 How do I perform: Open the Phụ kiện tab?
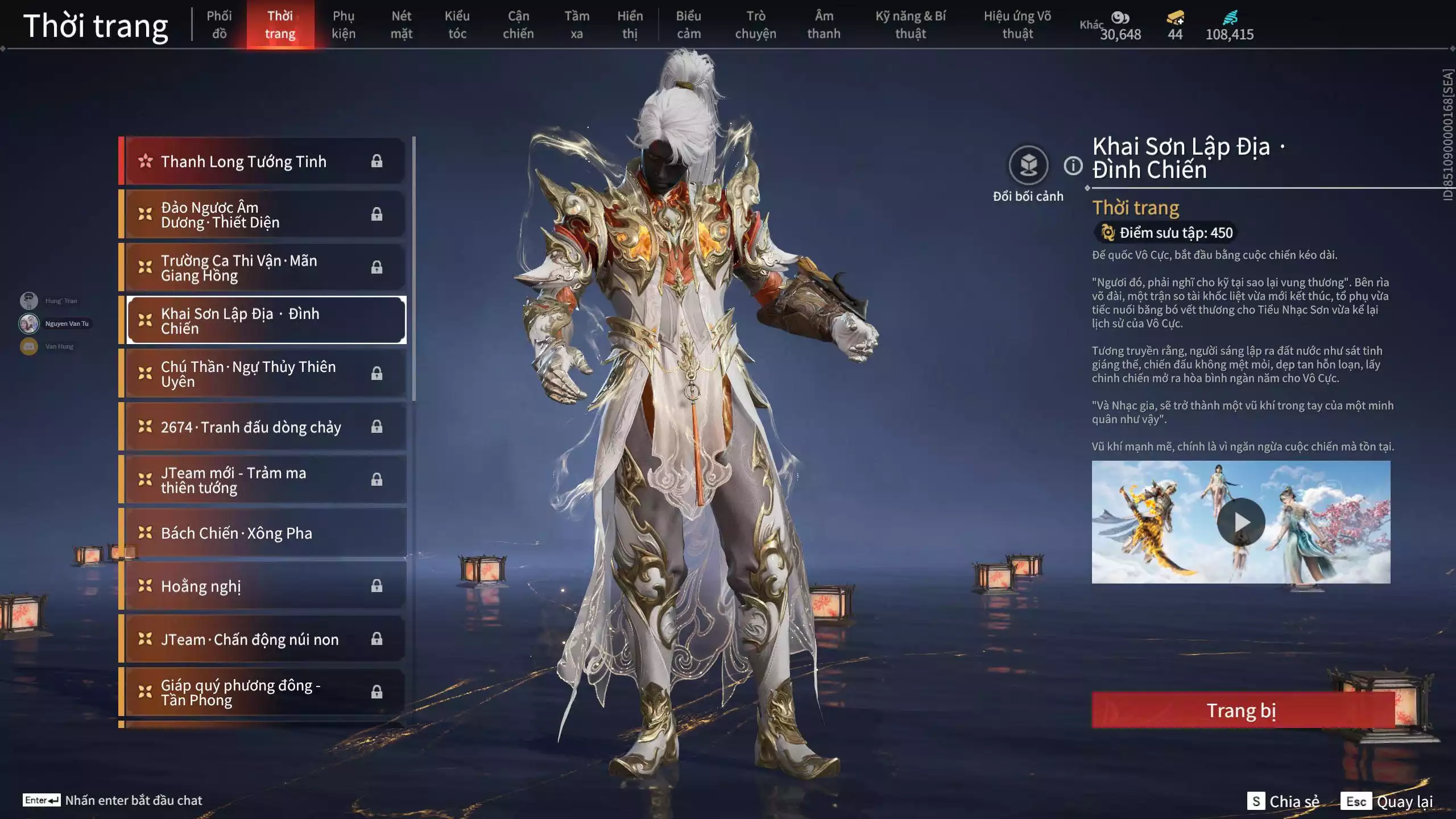point(344,24)
